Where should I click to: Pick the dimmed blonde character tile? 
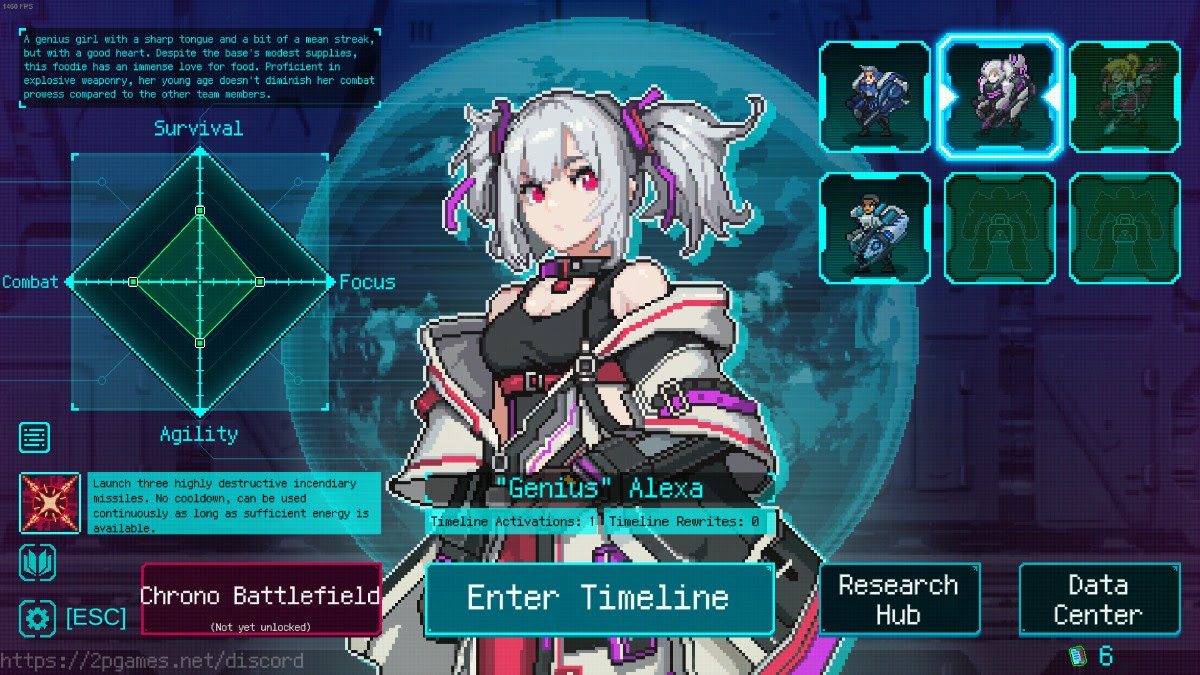pyautogui.click(x=1124, y=96)
